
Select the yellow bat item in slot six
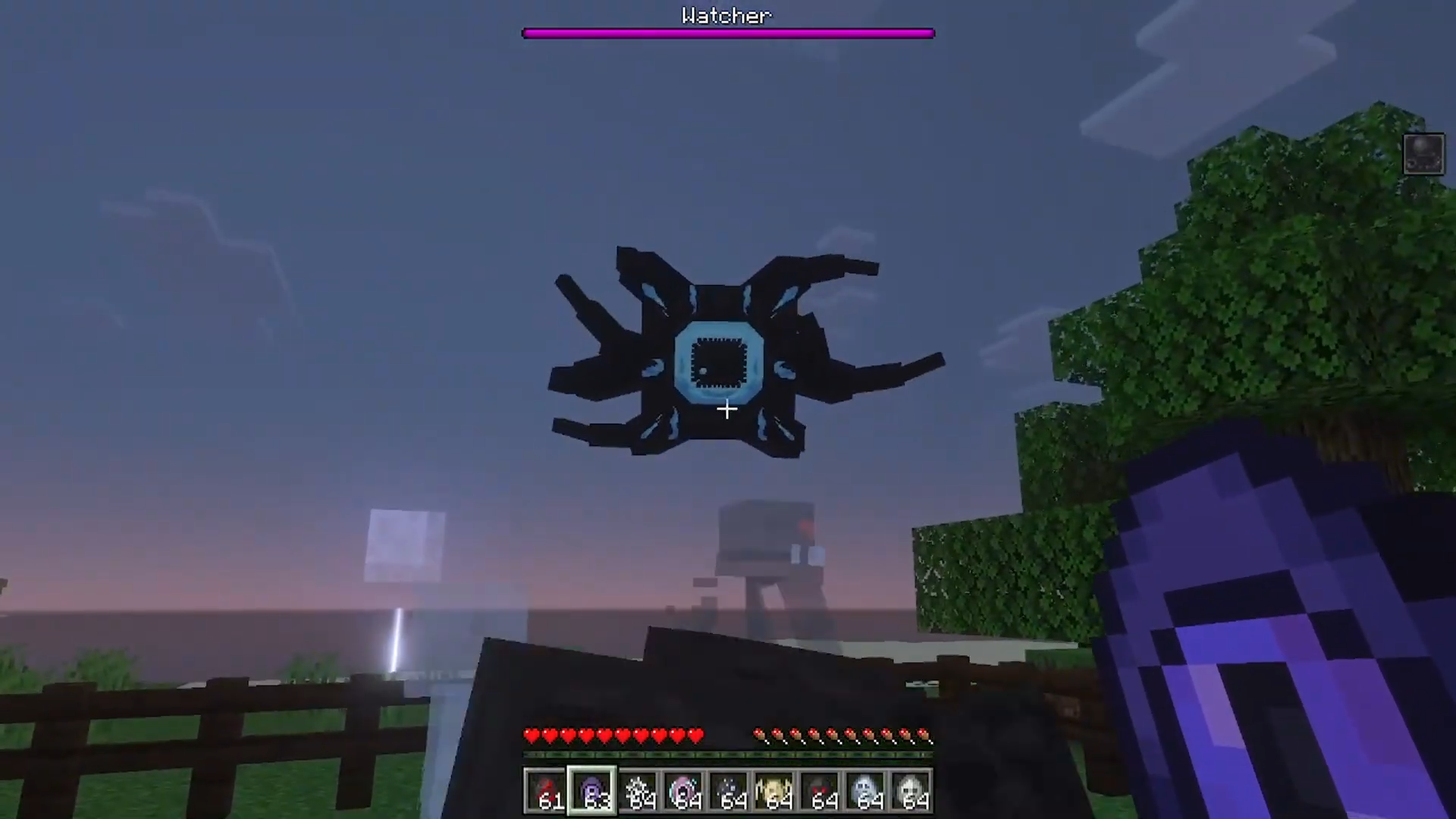[x=776, y=789]
